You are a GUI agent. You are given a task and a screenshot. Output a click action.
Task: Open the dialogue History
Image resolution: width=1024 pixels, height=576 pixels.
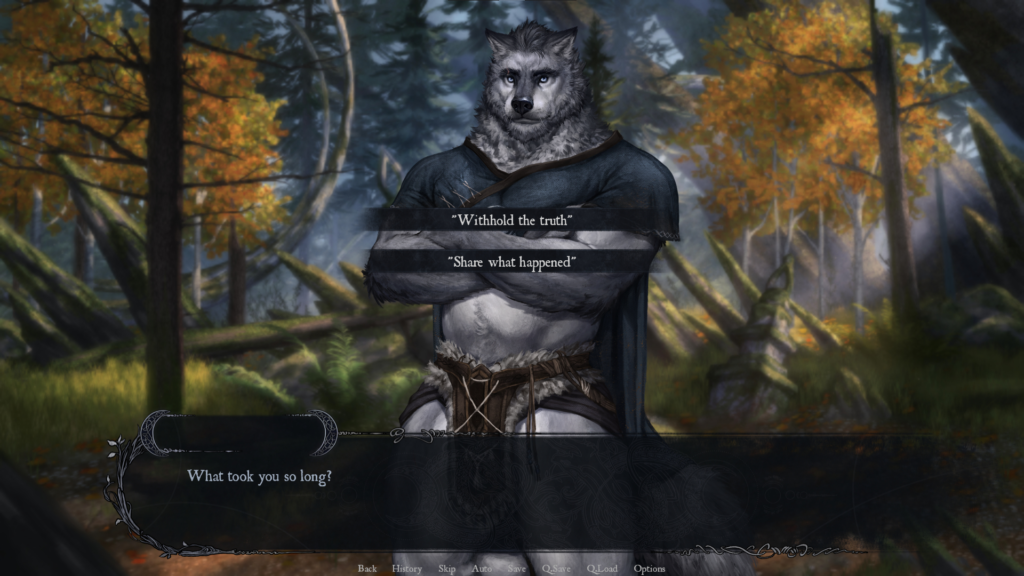(407, 569)
